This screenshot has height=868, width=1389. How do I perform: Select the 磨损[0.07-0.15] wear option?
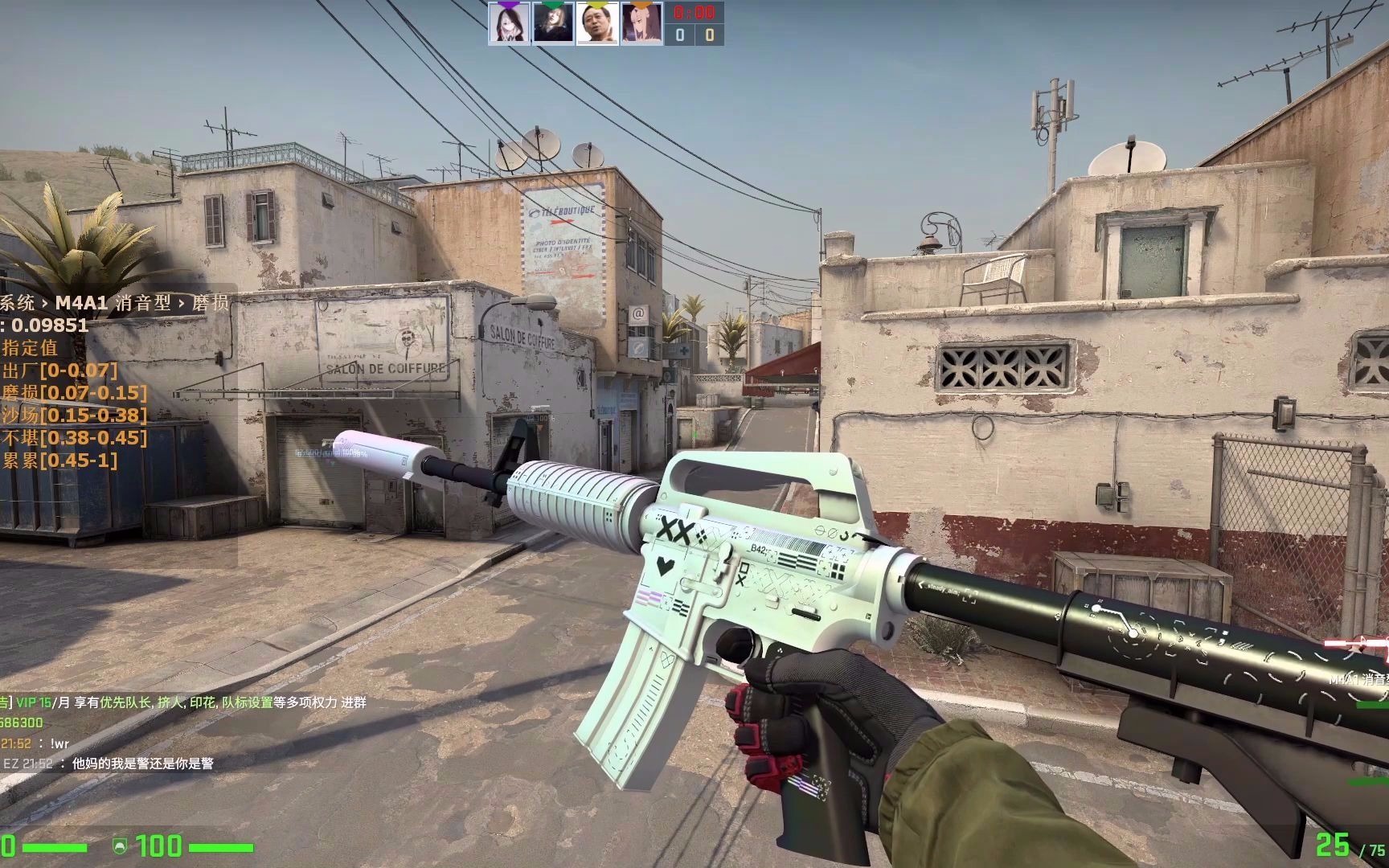coord(72,394)
